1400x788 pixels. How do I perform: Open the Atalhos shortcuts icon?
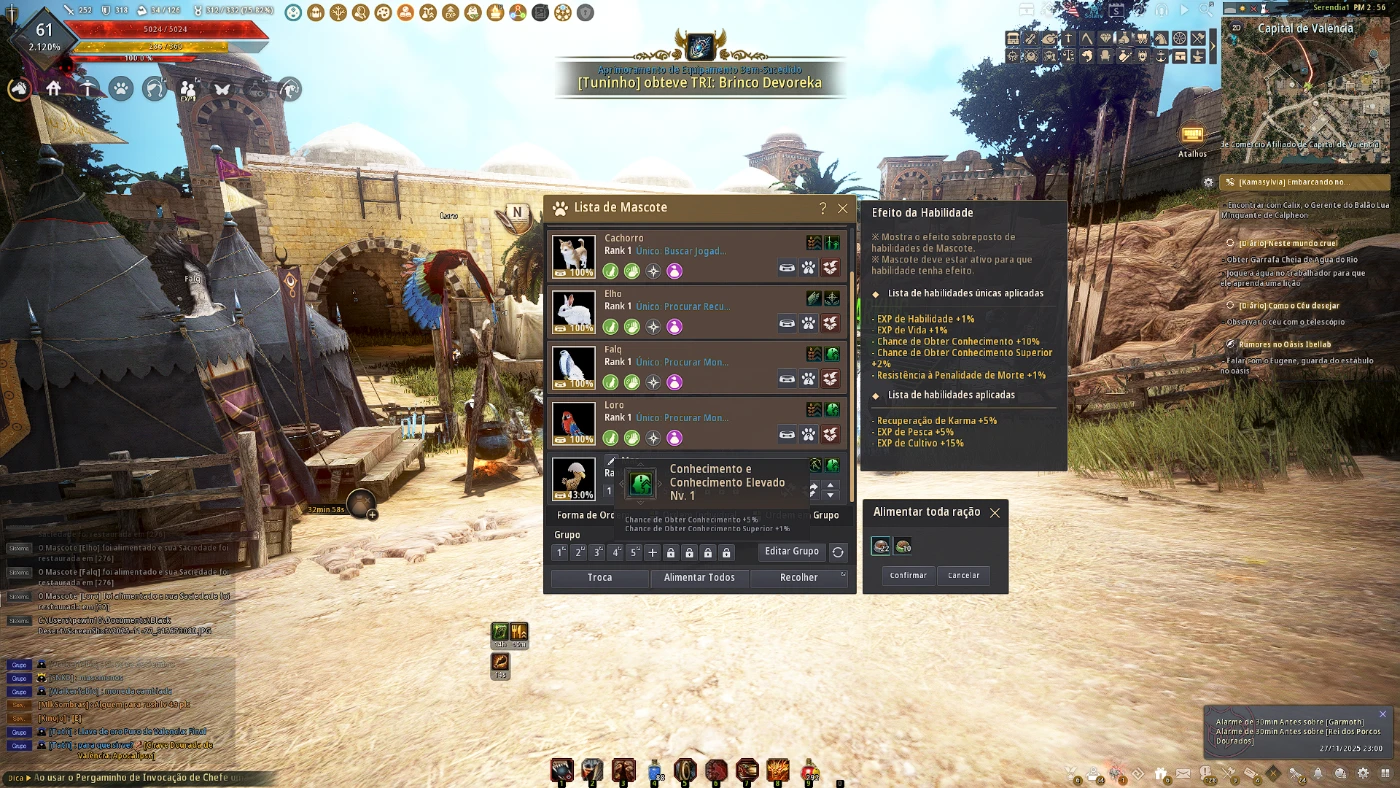1192,136
